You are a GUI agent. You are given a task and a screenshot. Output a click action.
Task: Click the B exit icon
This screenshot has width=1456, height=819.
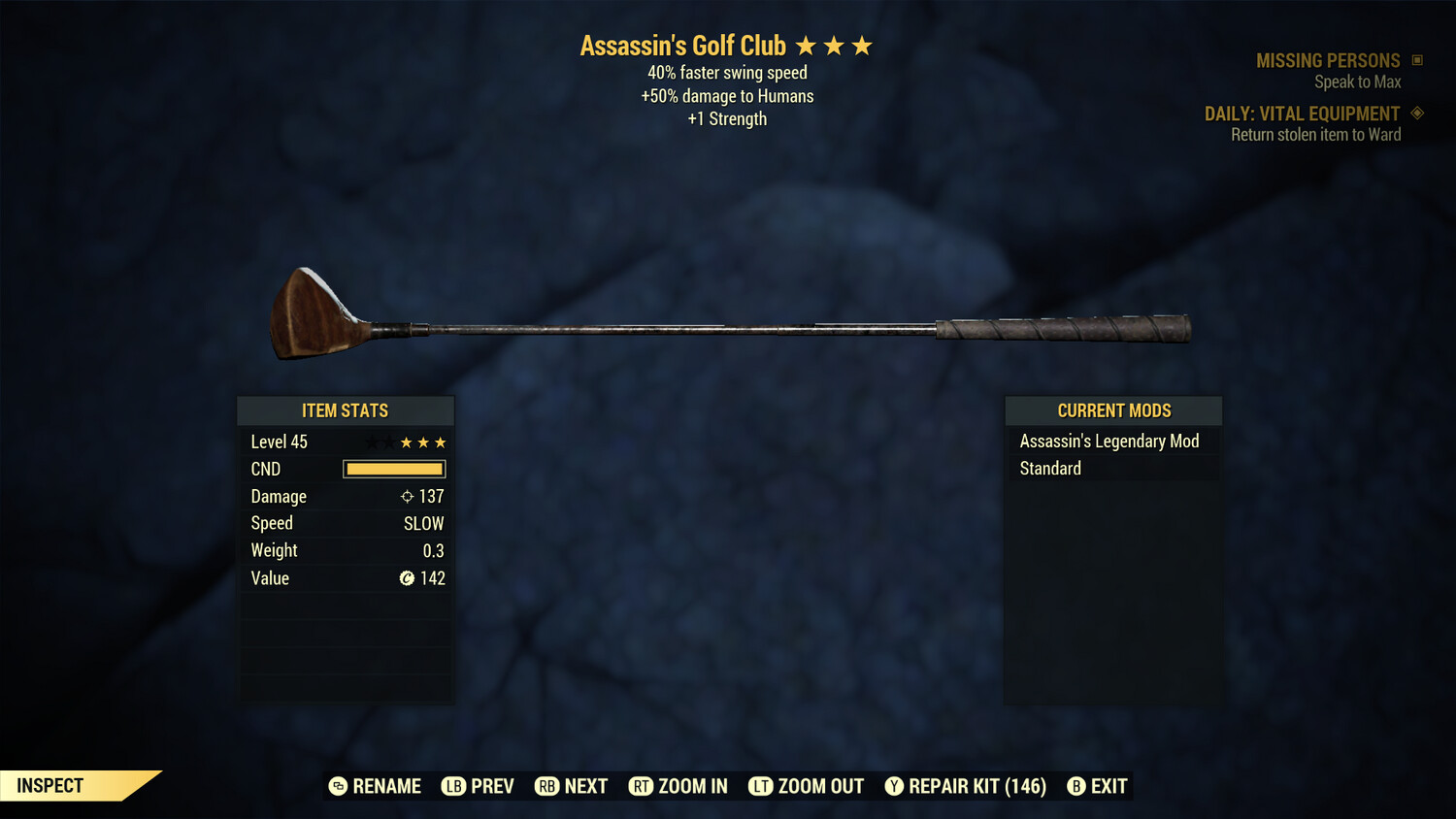pyautogui.click(x=1075, y=786)
